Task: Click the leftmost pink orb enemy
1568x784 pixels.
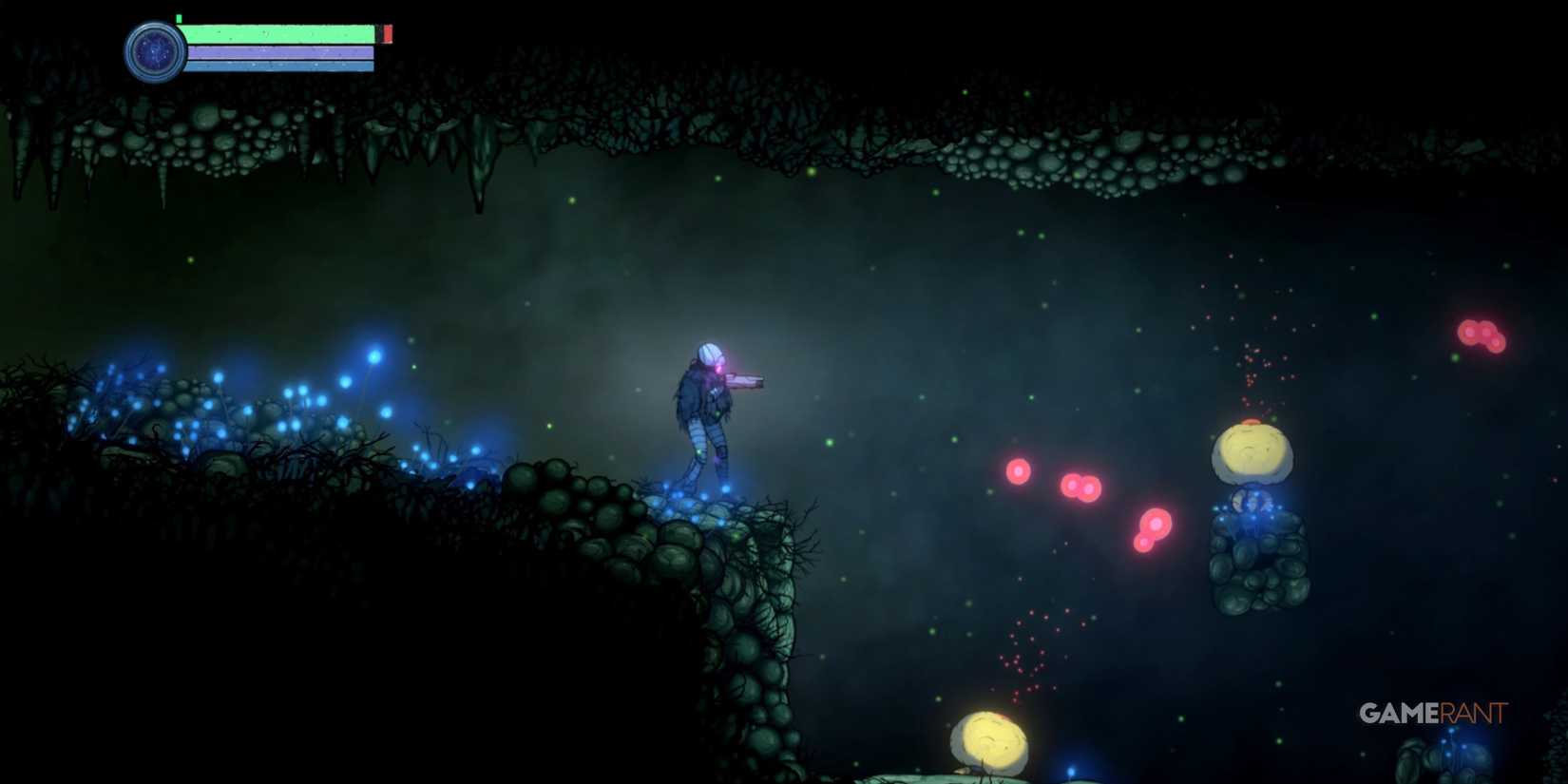Action: click(1017, 469)
